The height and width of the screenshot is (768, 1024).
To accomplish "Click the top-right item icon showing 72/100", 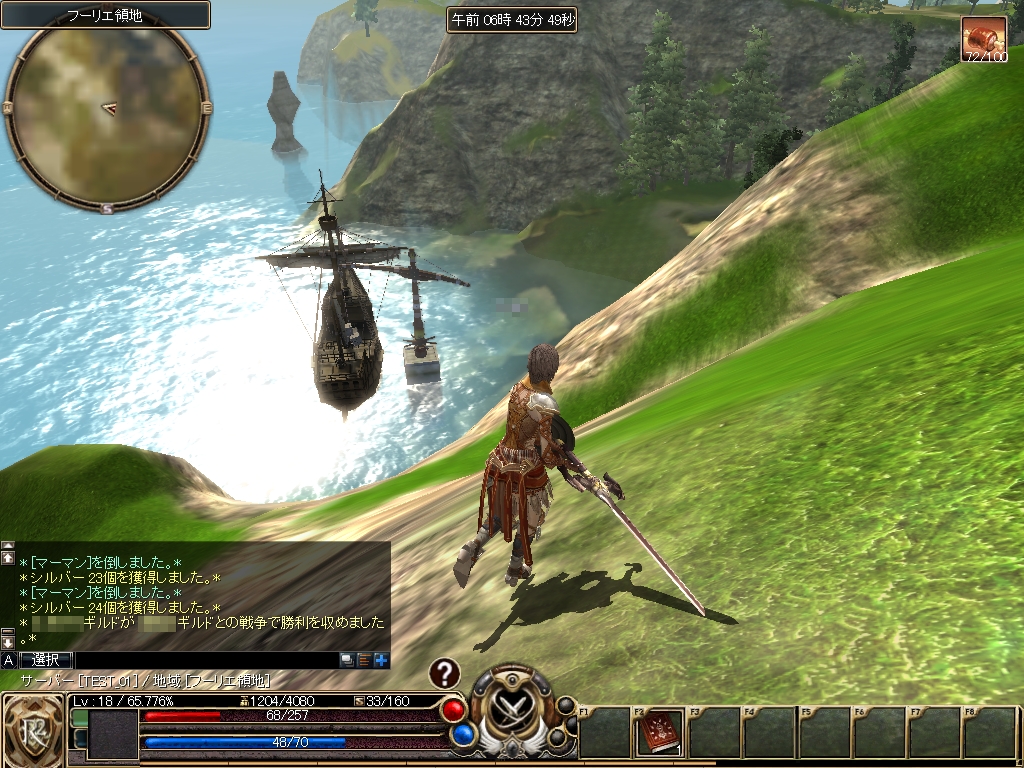I will [x=984, y=39].
